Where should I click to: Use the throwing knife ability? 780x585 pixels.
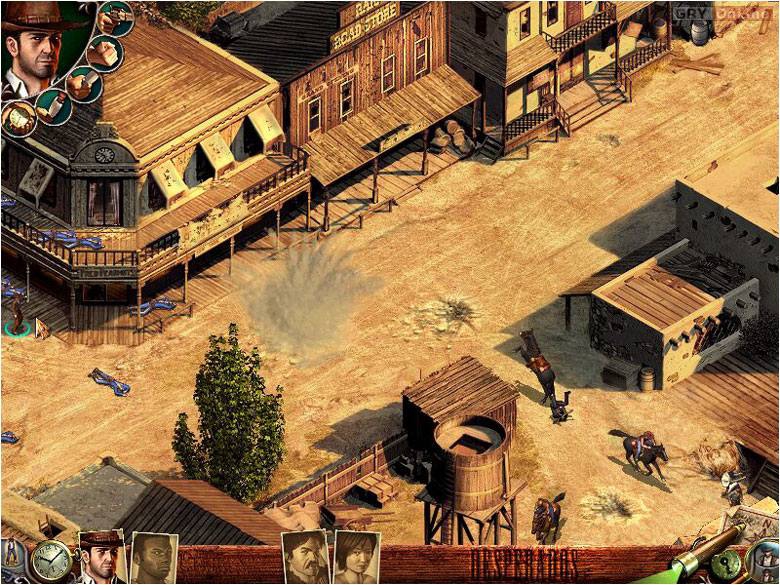pos(52,106)
